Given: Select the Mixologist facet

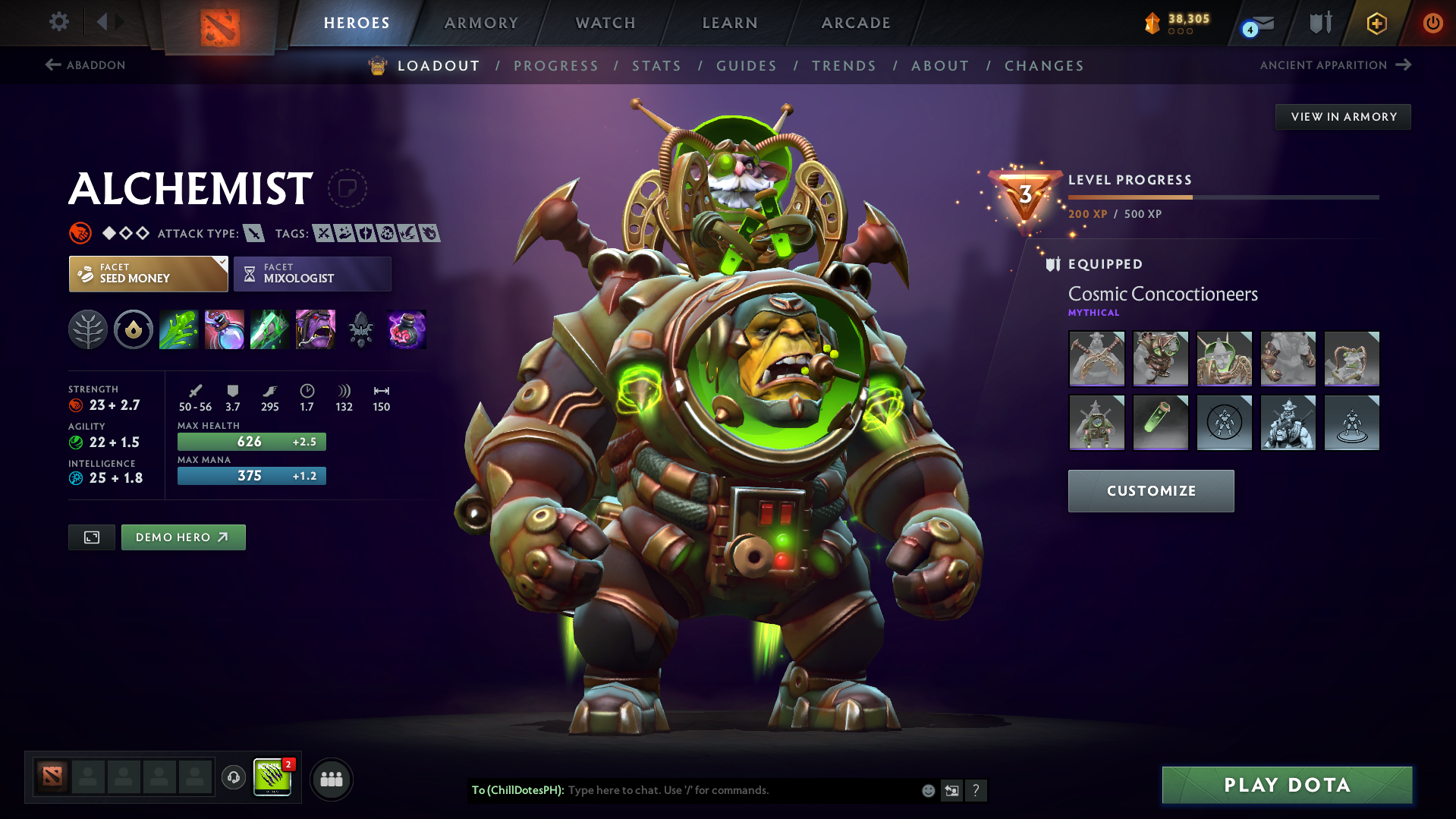Looking at the screenshot, I should [312, 273].
